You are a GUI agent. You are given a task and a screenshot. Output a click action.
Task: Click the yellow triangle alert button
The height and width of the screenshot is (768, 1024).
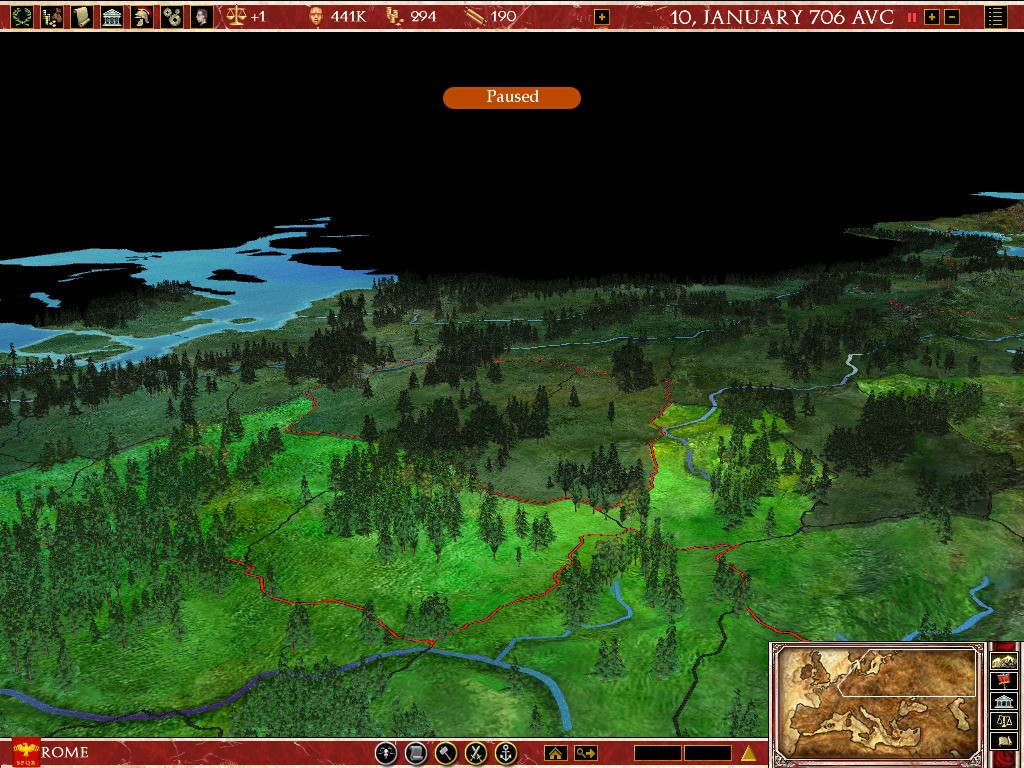point(748,753)
